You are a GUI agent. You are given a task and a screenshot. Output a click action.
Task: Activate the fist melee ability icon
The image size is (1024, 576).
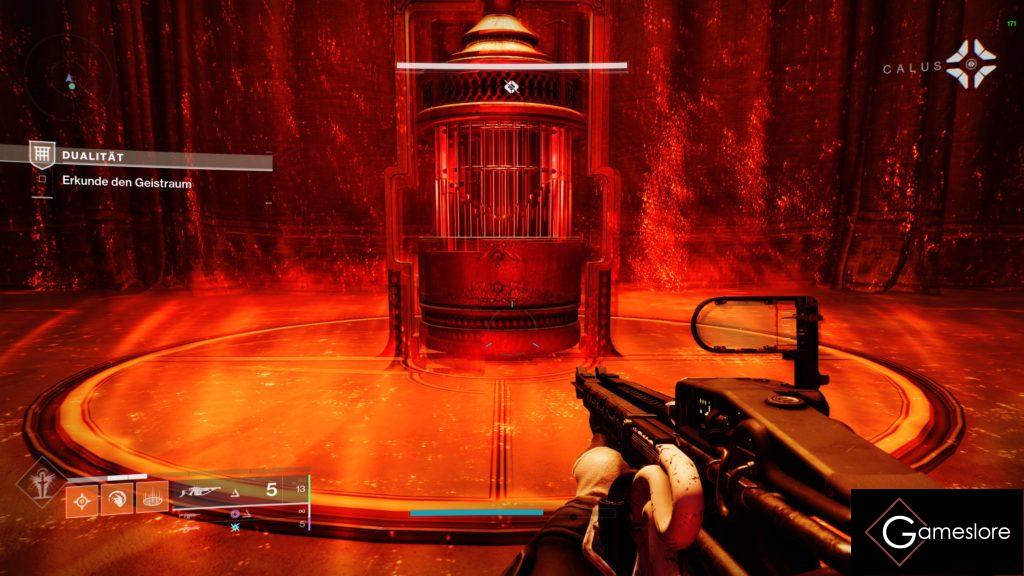(x=117, y=498)
